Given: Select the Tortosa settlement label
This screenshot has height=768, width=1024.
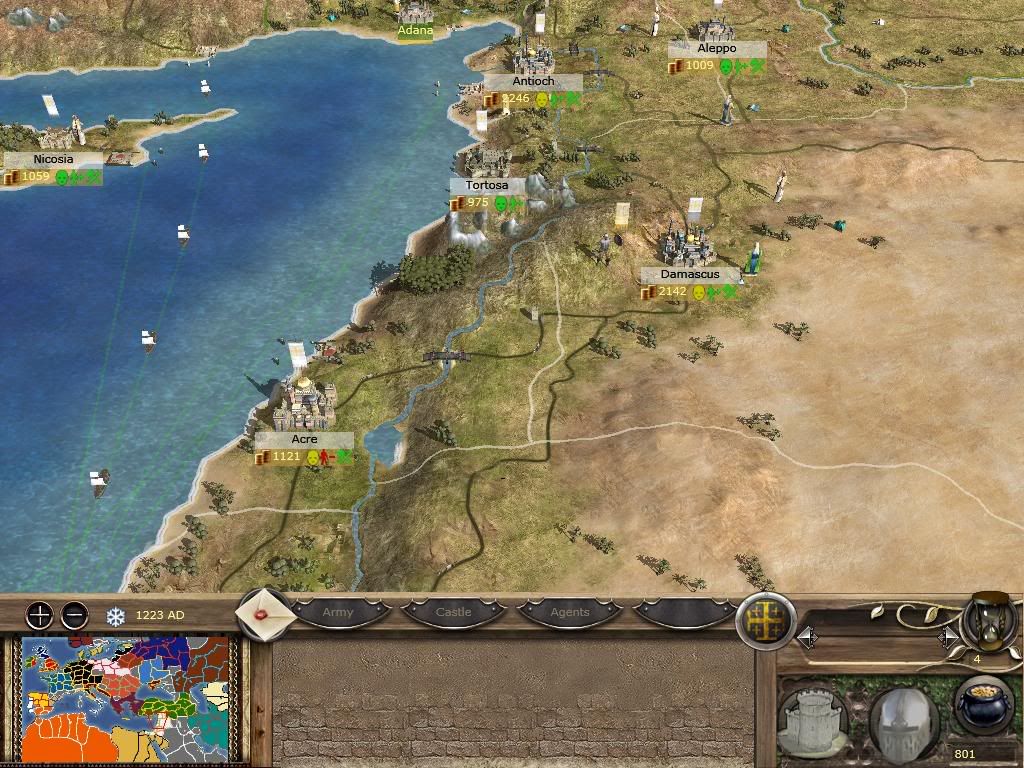Looking at the screenshot, I should (x=487, y=186).
